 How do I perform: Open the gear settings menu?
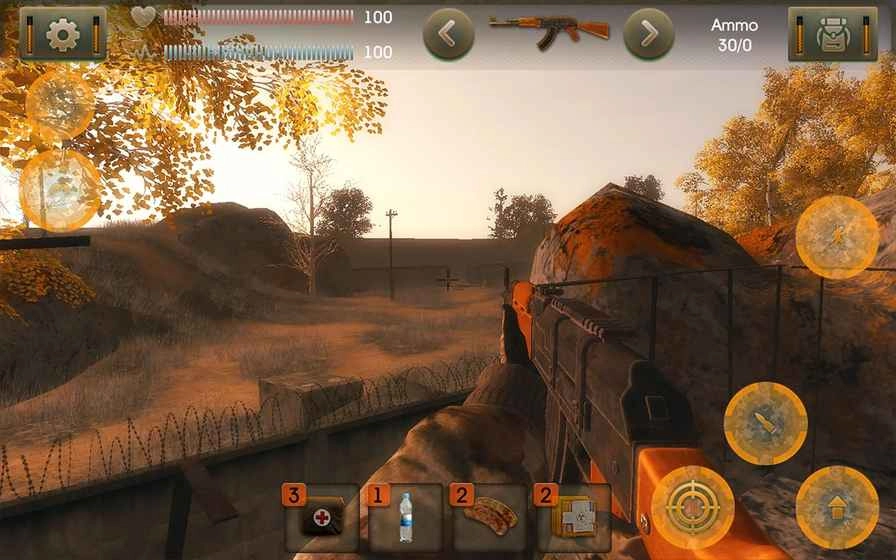[x=62, y=35]
